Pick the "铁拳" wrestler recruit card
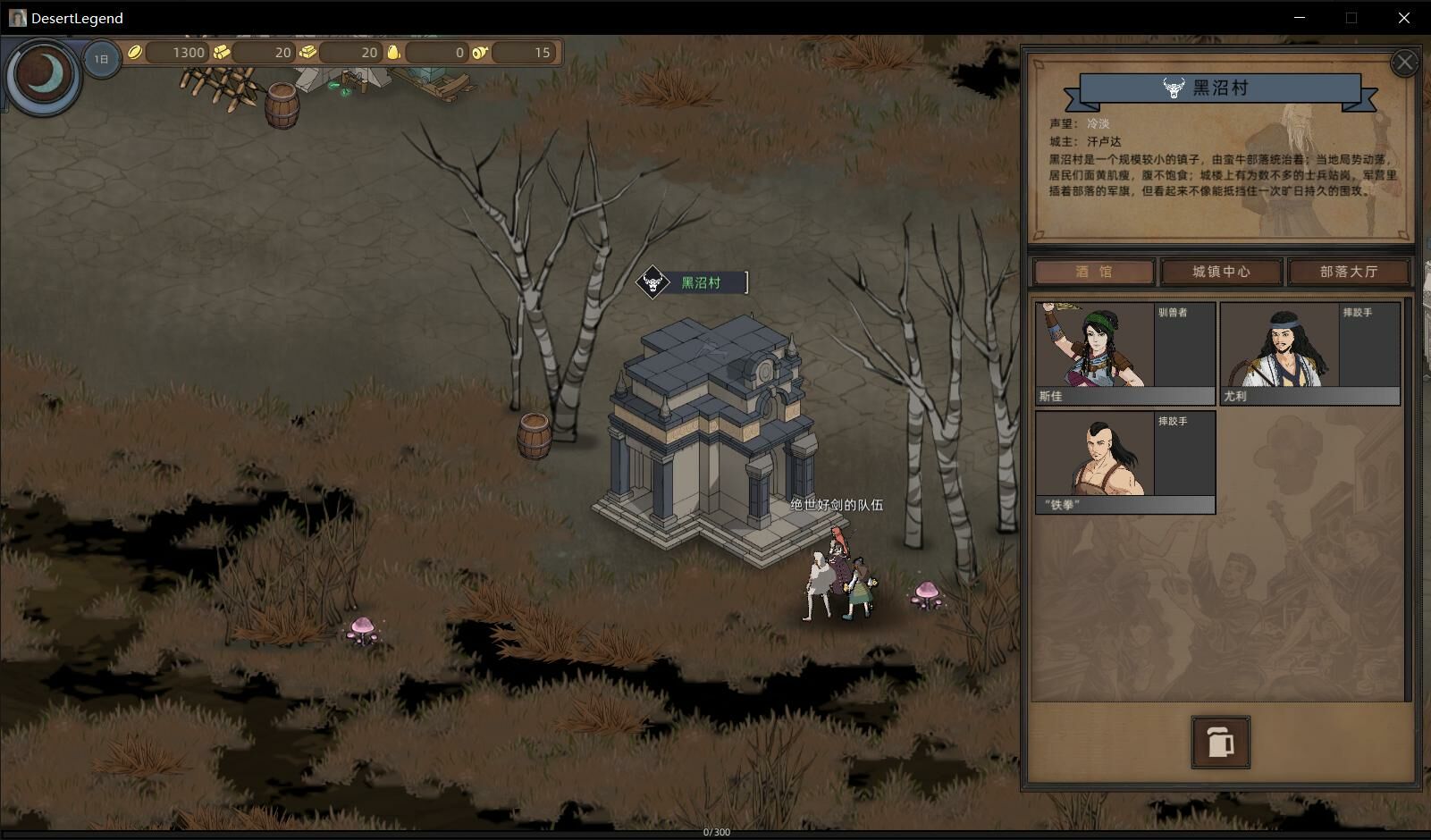The height and width of the screenshot is (840, 1431). point(1124,462)
